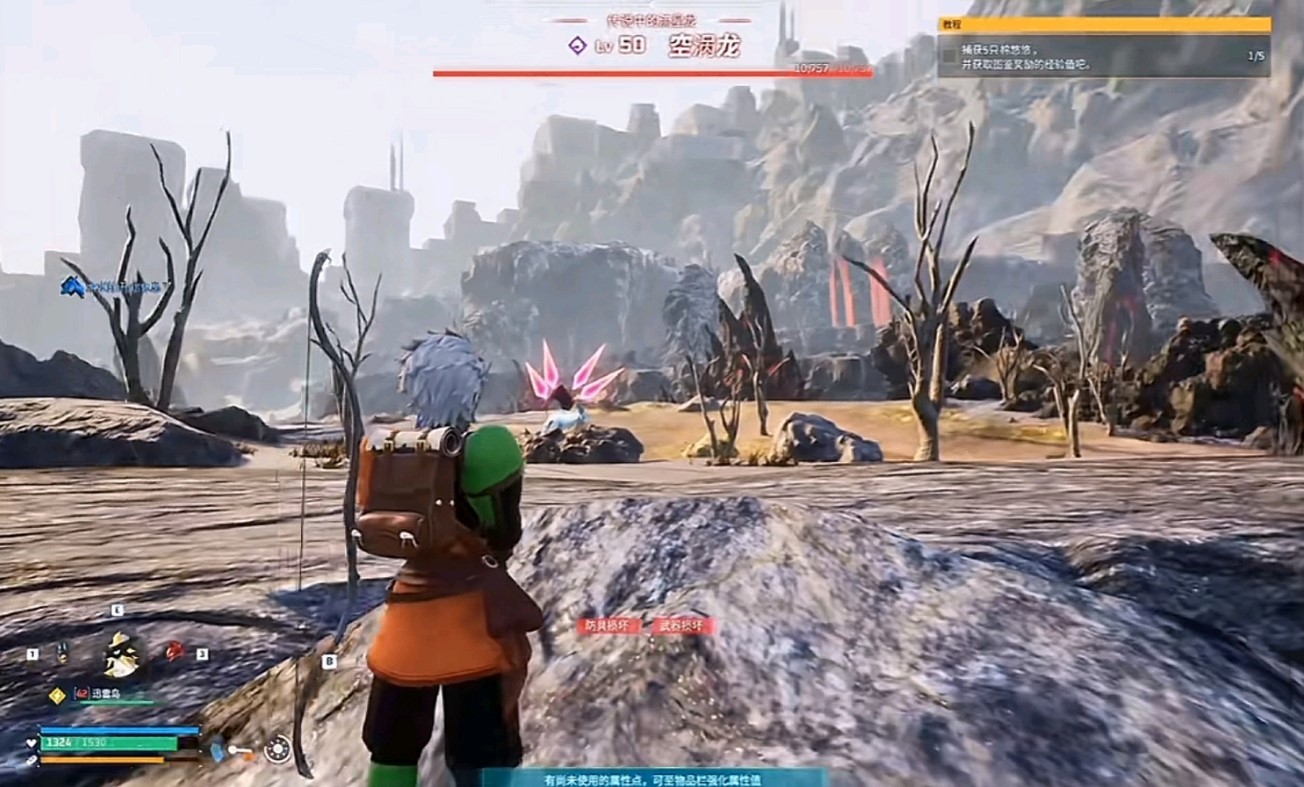Select the Pal Sphere wheel icon

[277, 749]
